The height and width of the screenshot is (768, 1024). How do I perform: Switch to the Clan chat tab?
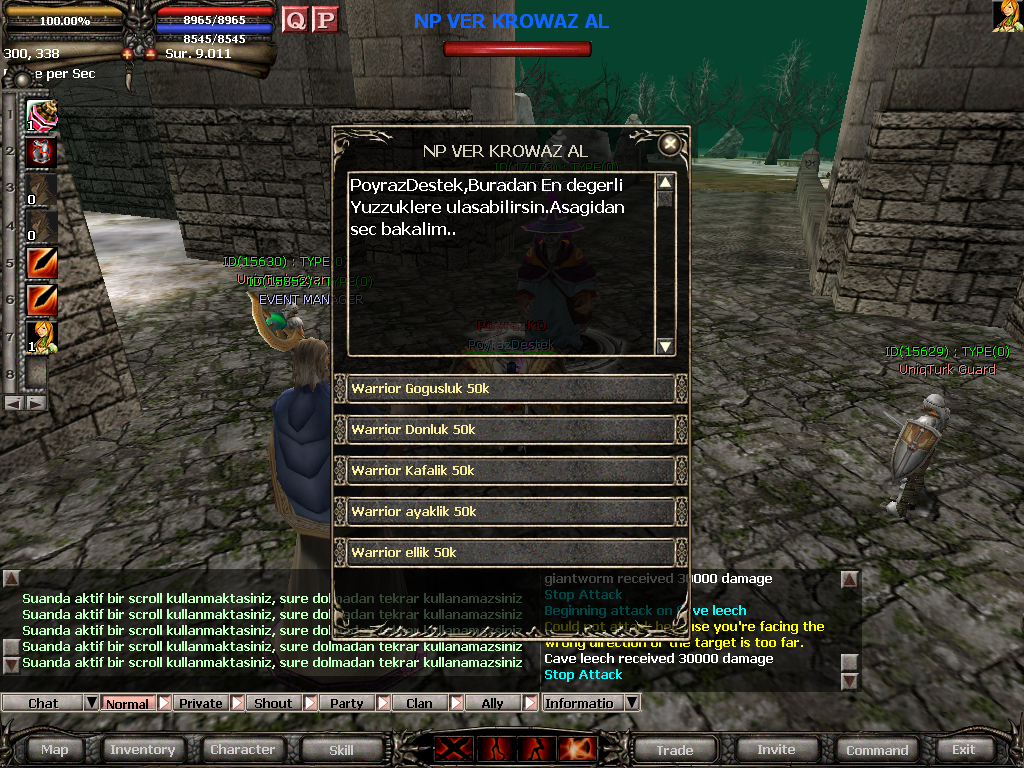419,703
